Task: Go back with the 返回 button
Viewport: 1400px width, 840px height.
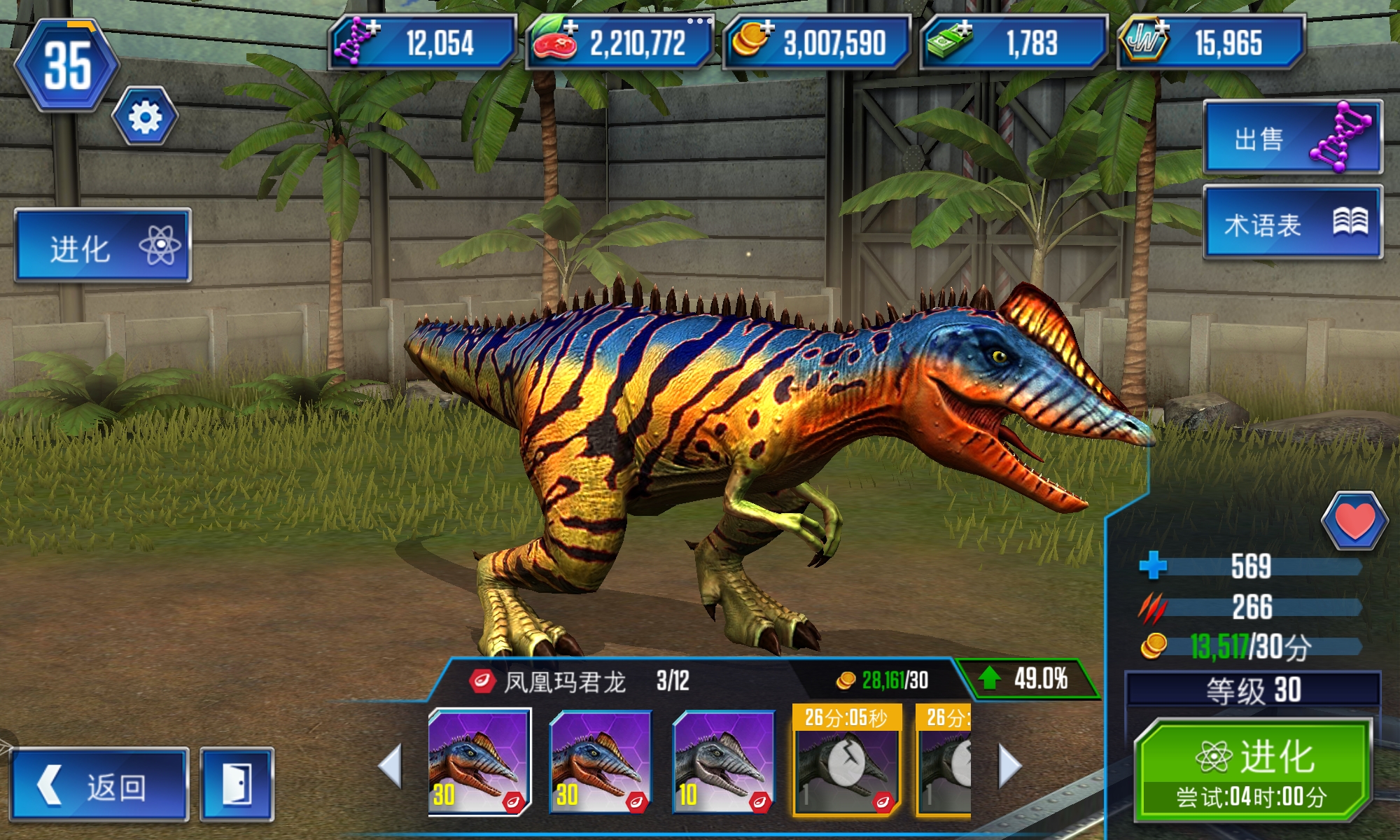Action: (99, 785)
